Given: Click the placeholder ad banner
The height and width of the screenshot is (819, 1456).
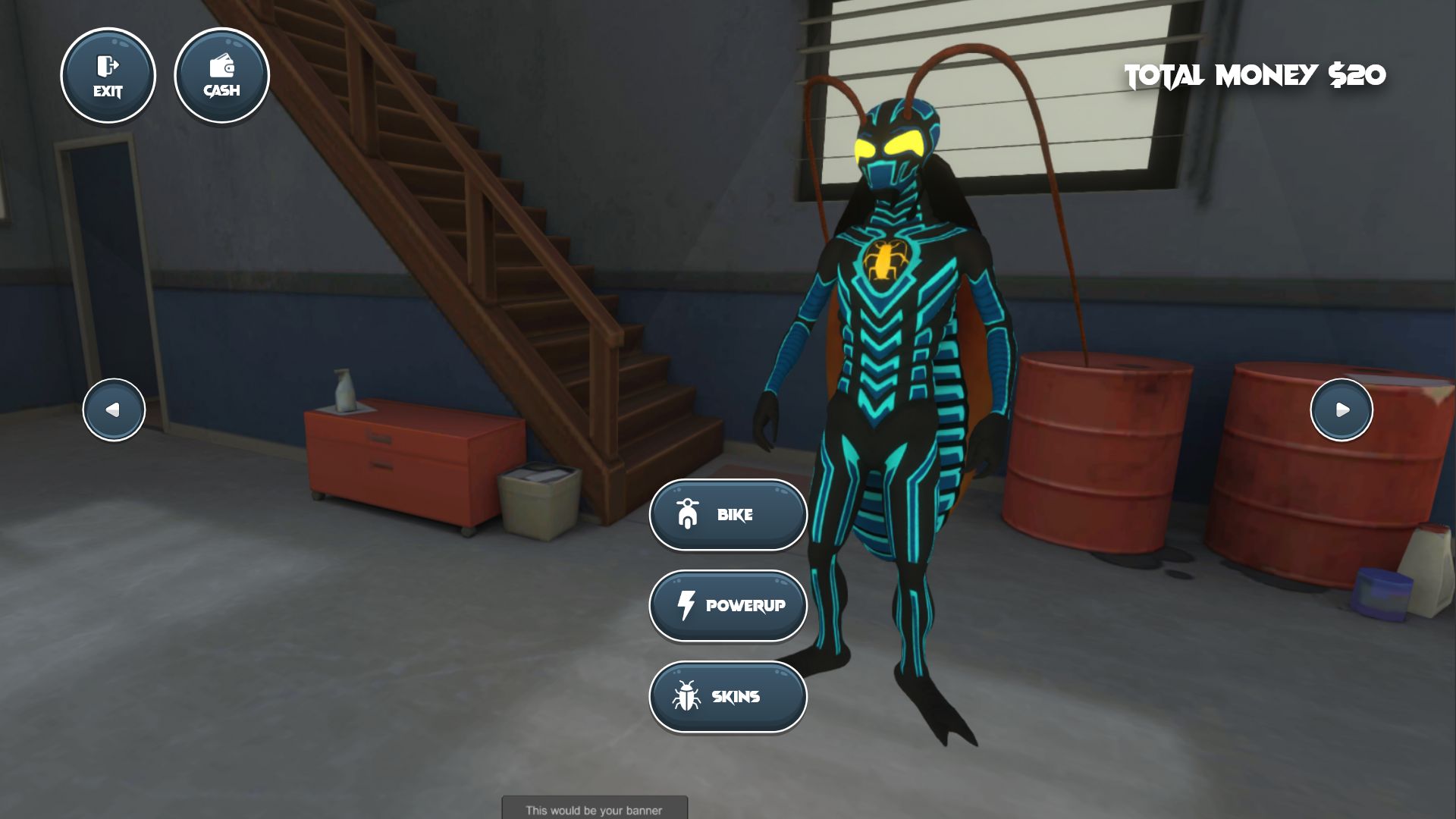Looking at the screenshot, I should coord(595,808).
